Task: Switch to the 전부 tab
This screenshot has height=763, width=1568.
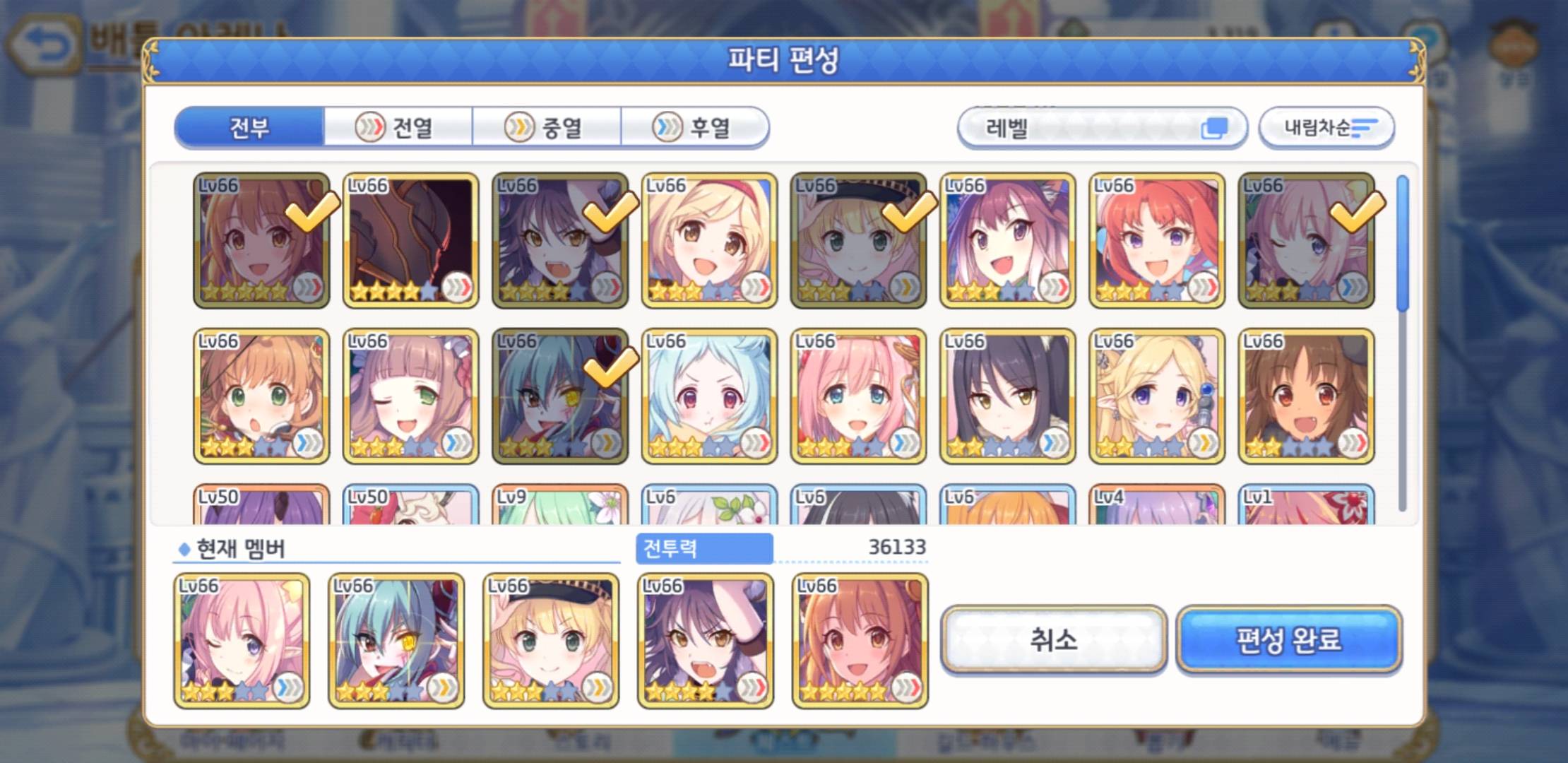Action: (249, 128)
